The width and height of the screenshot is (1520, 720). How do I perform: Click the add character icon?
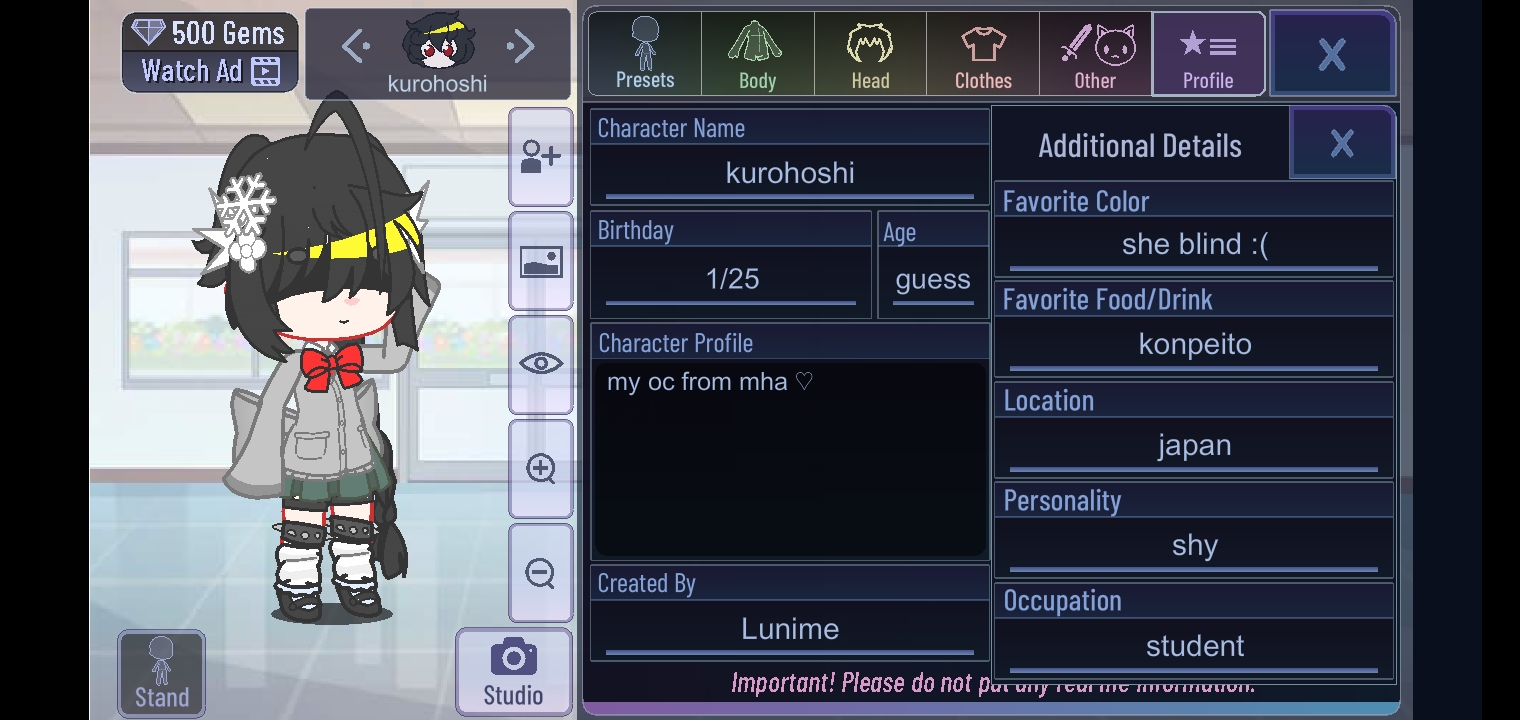click(x=541, y=158)
